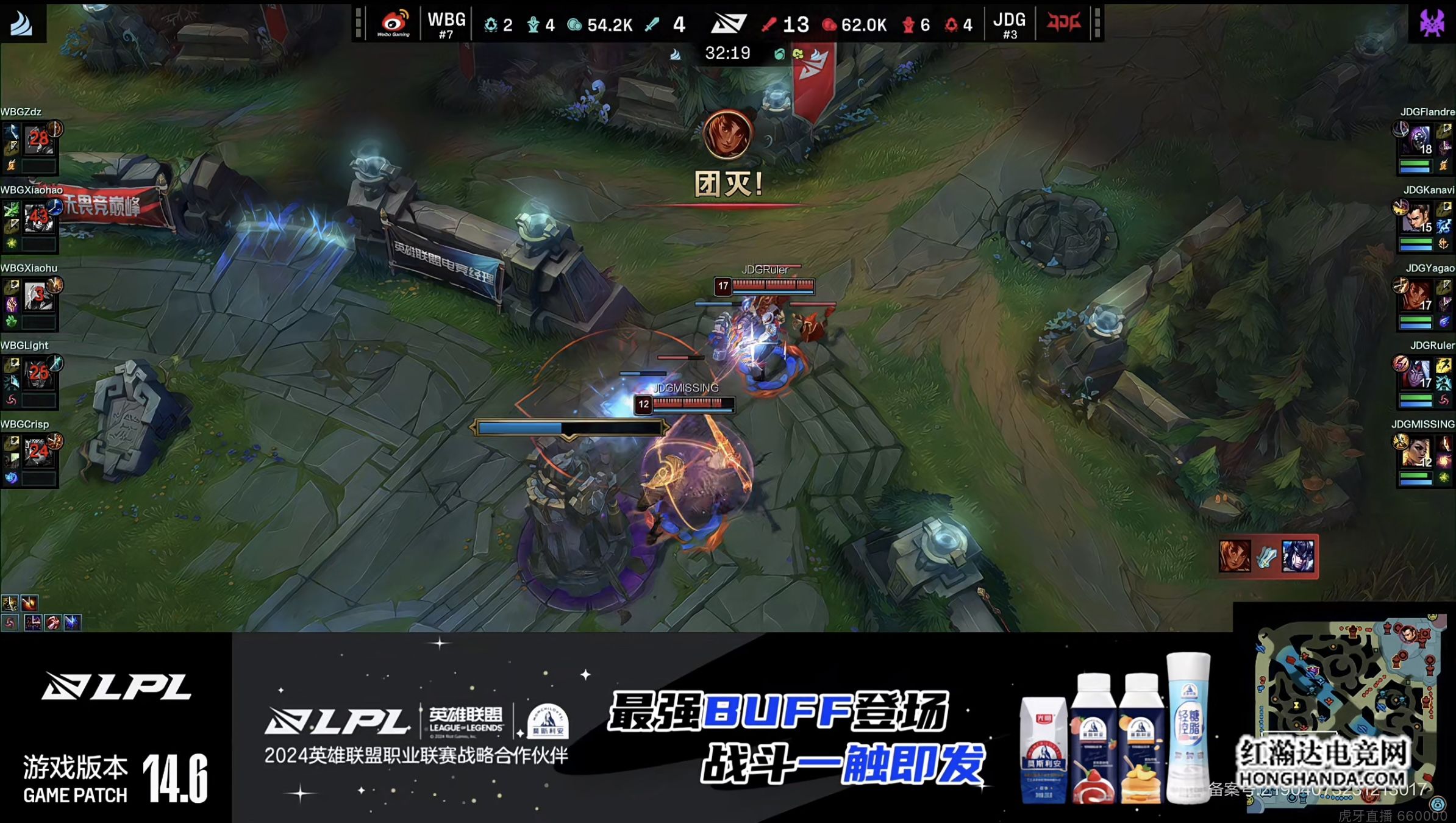This screenshot has height=823, width=1456.
Task: Select JDGRuler's champion portrait
Action: (x=1418, y=374)
